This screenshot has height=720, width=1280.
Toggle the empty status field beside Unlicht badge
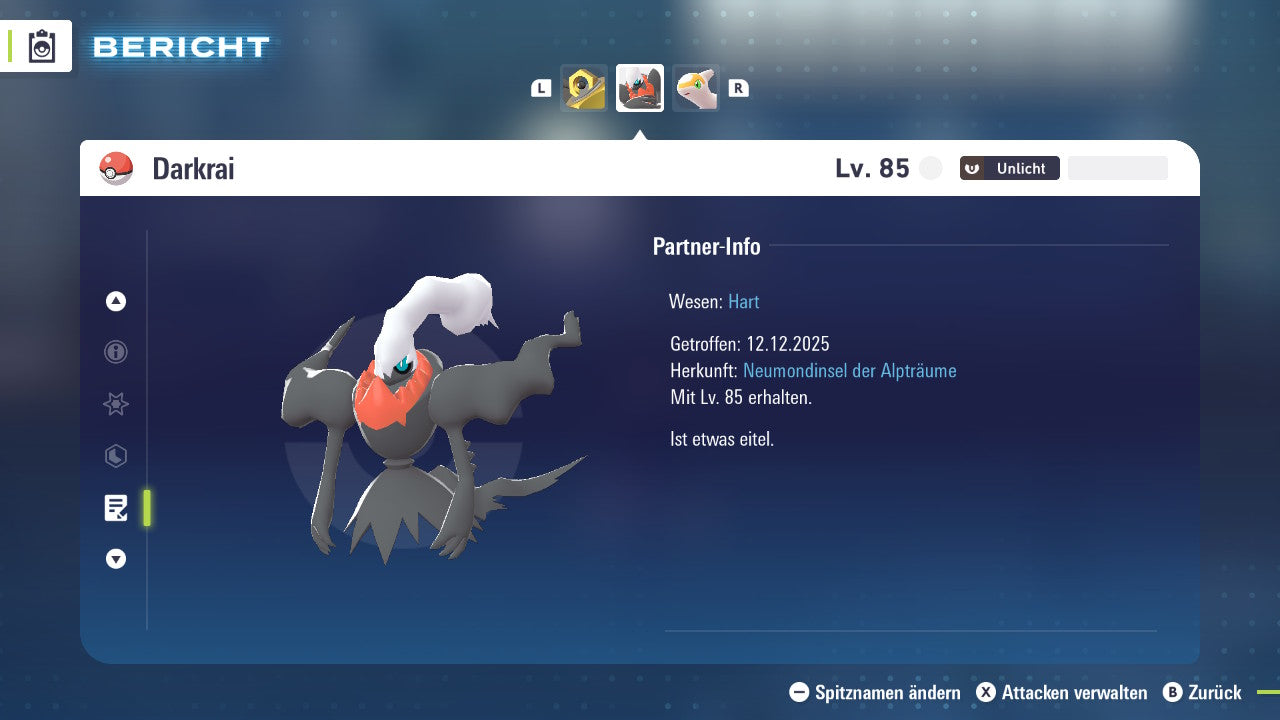coord(1117,167)
